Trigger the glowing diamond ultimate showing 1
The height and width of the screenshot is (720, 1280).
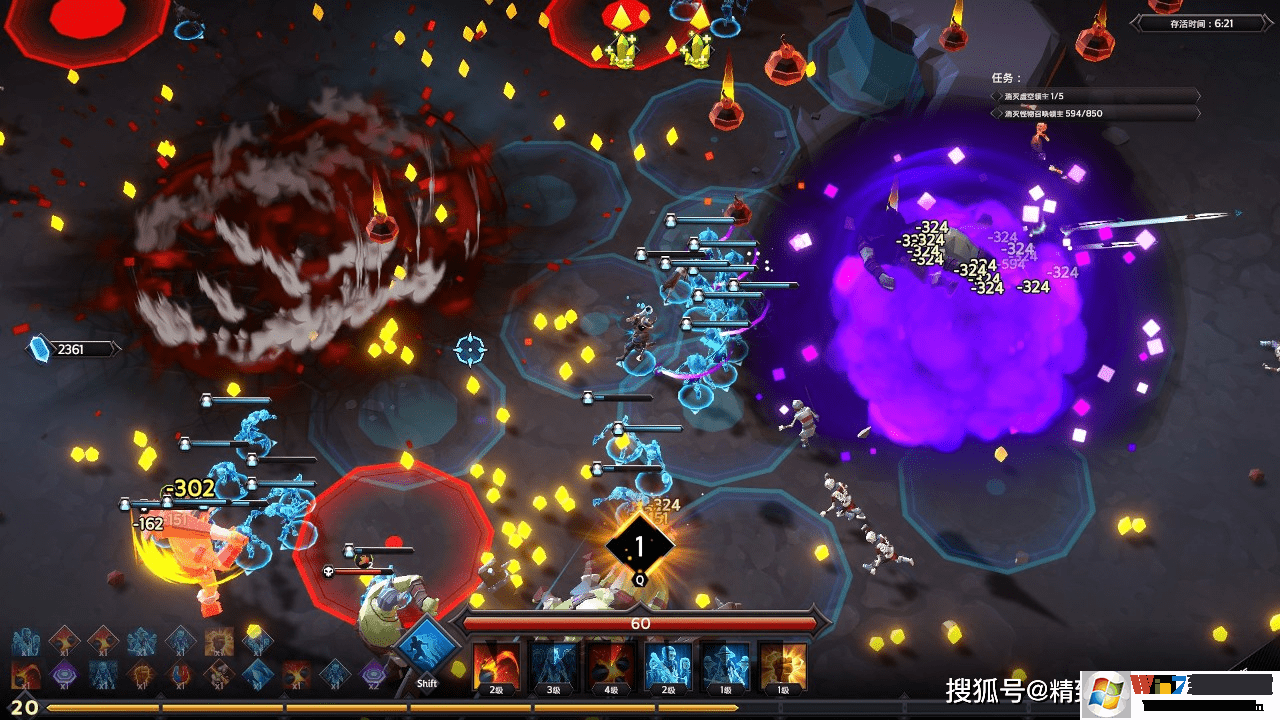pos(640,546)
